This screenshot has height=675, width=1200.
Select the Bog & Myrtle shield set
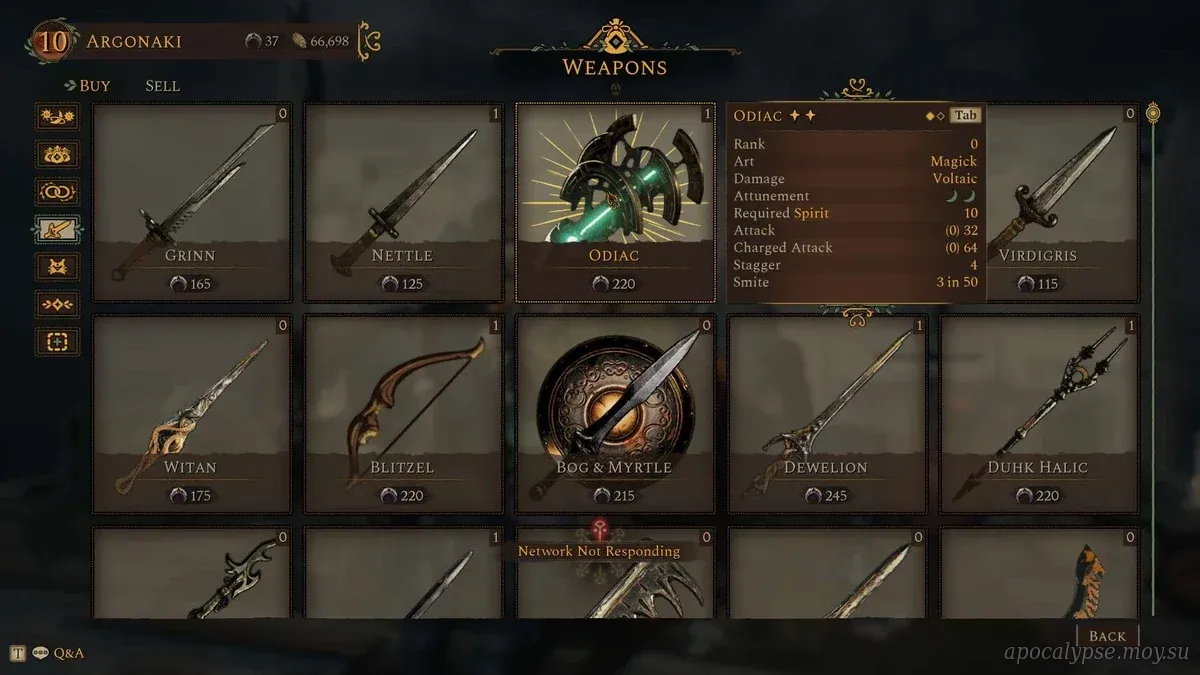[615, 413]
